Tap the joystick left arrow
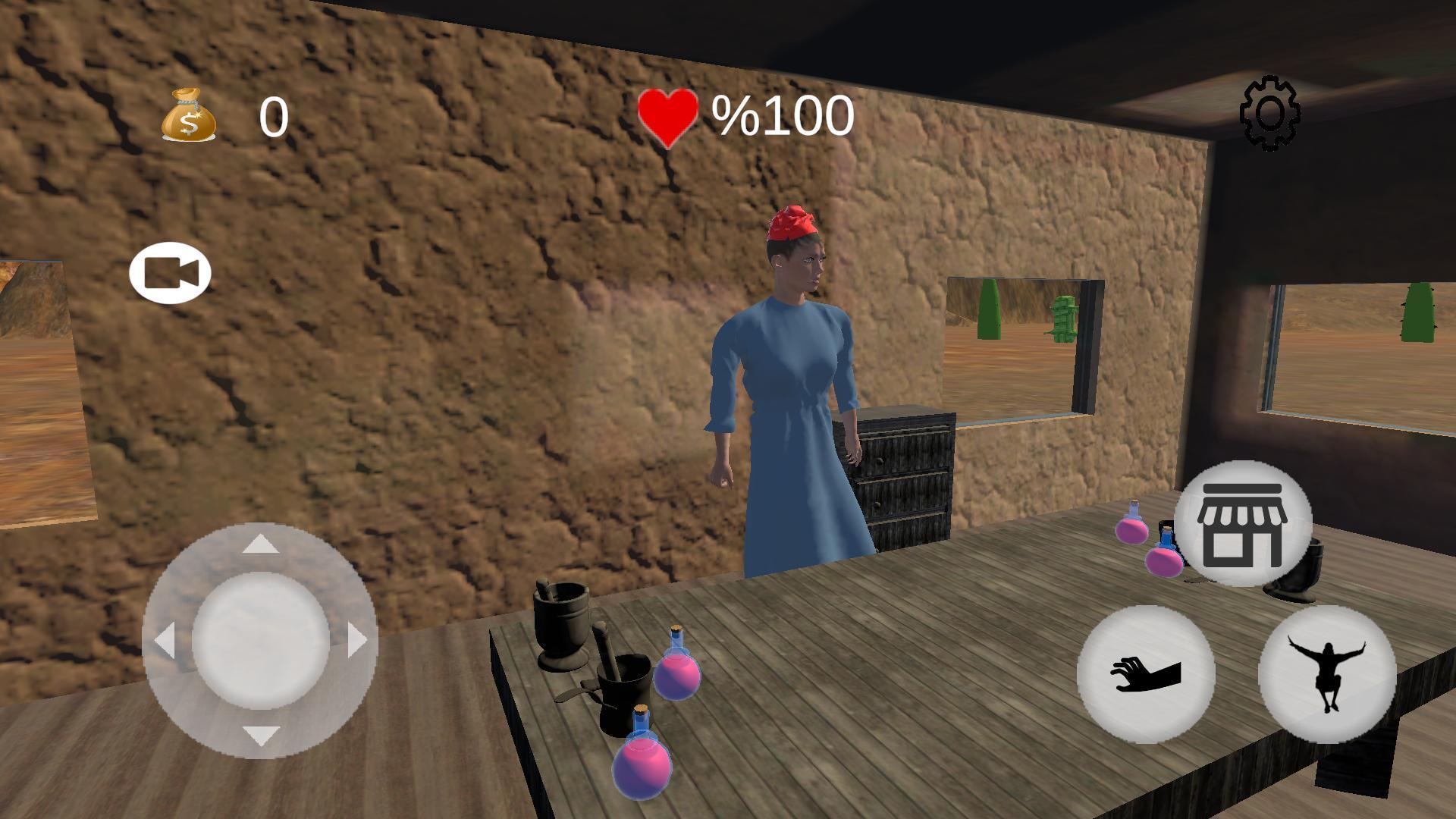The width and height of the screenshot is (1456, 819). coord(165,641)
